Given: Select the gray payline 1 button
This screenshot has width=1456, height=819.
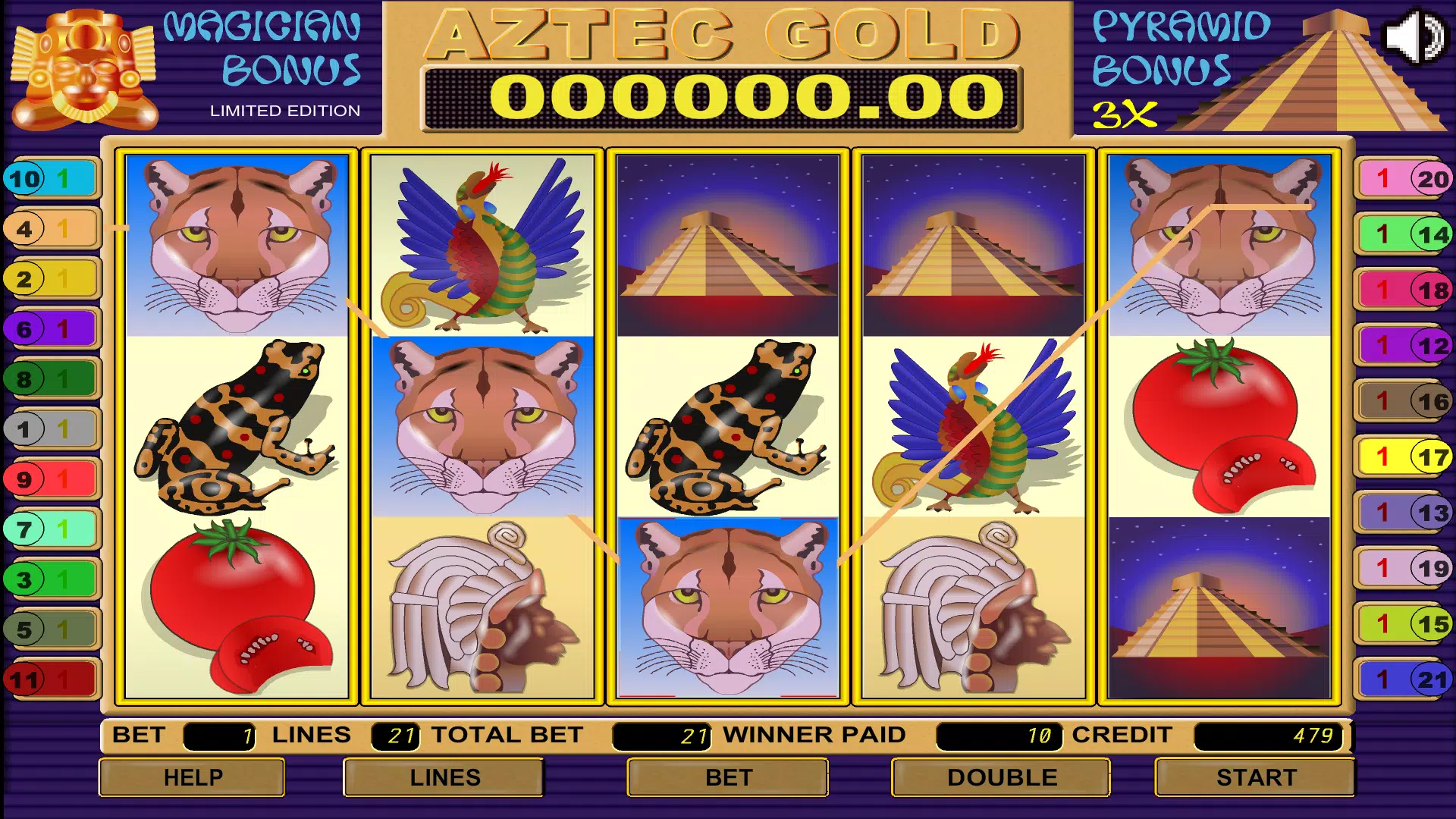Looking at the screenshot, I should coord(52,429).
